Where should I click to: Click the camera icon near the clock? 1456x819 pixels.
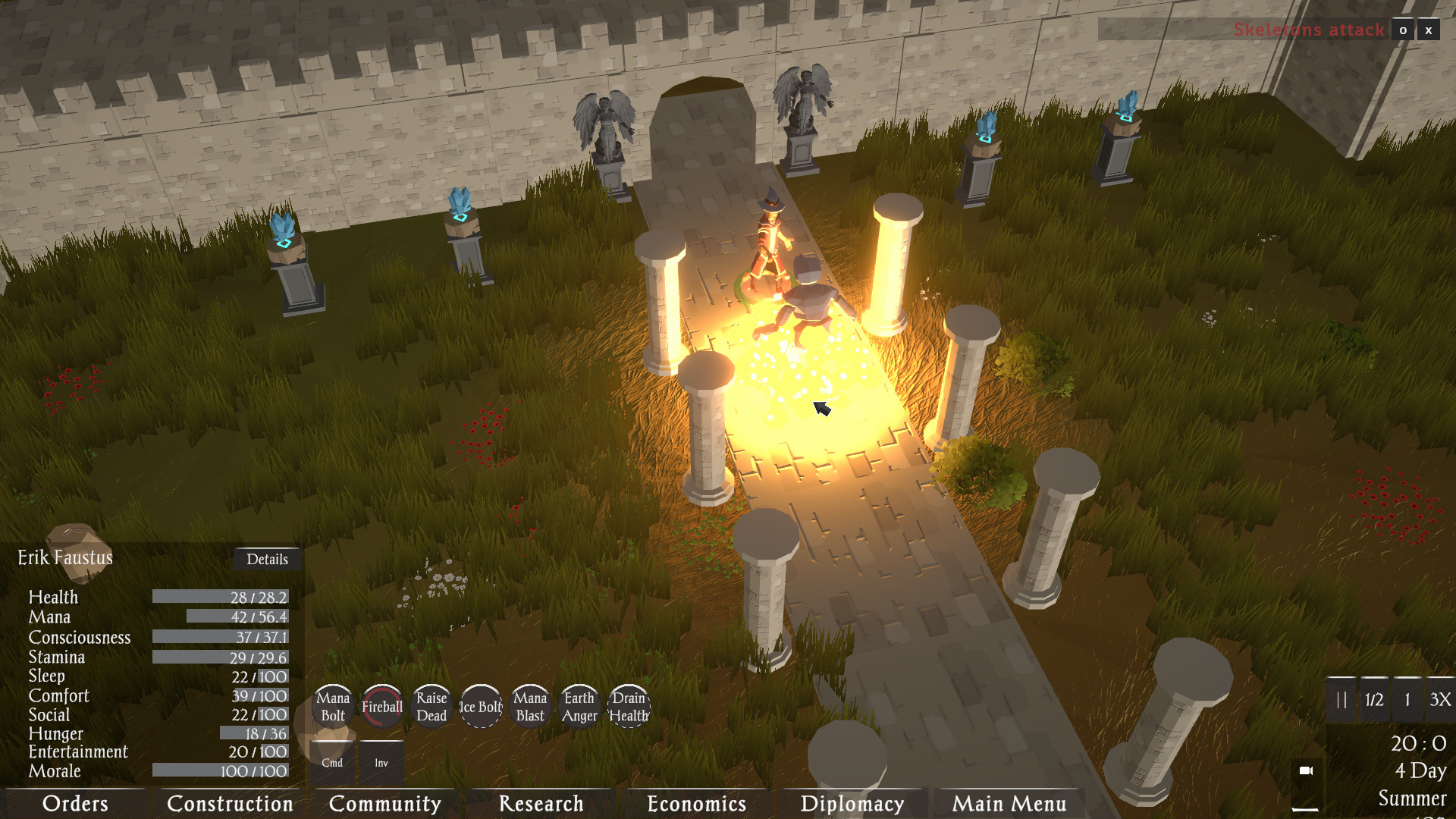click(1307, 772)
